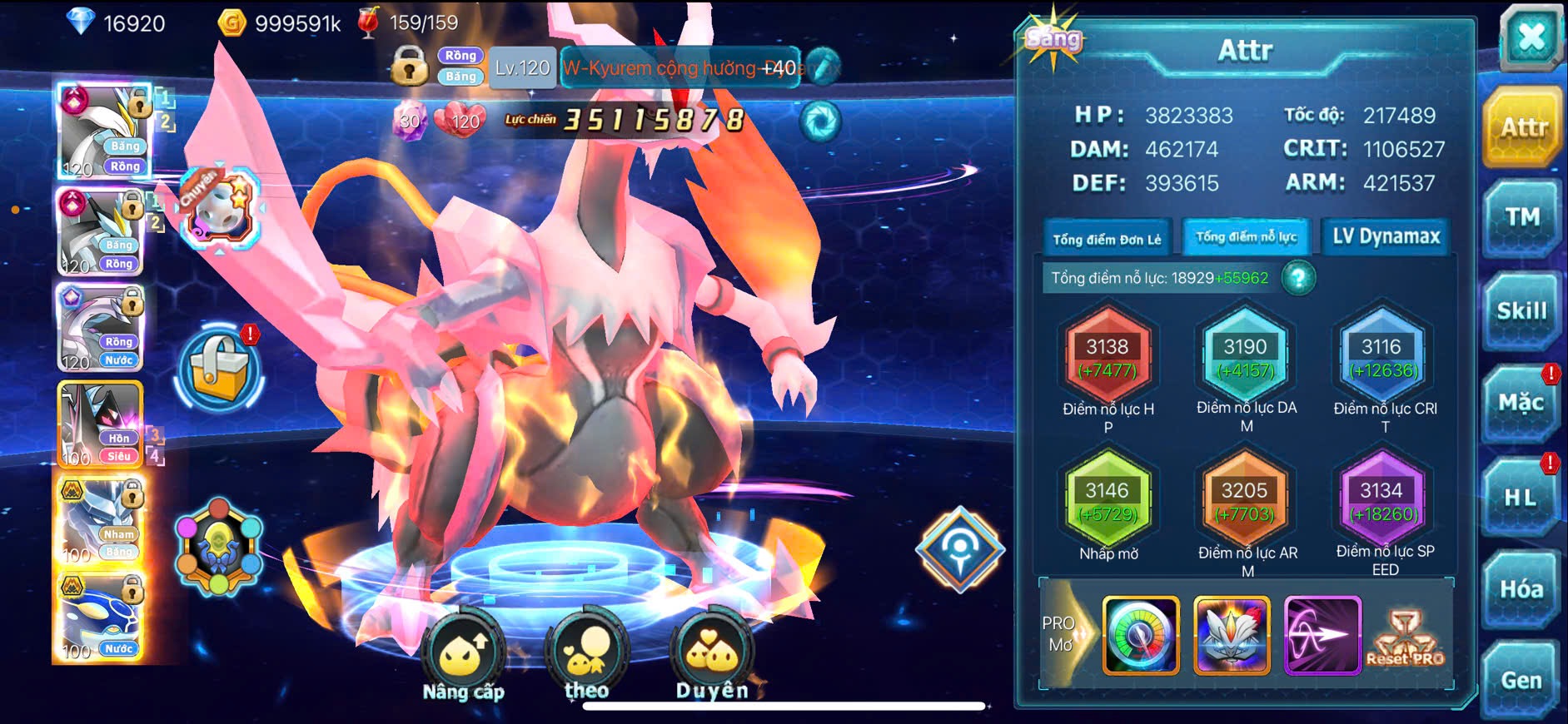Choose the purple arrow PRO skill
This screenshot has height=724, width=1568.
click(x=1322, y=636)
